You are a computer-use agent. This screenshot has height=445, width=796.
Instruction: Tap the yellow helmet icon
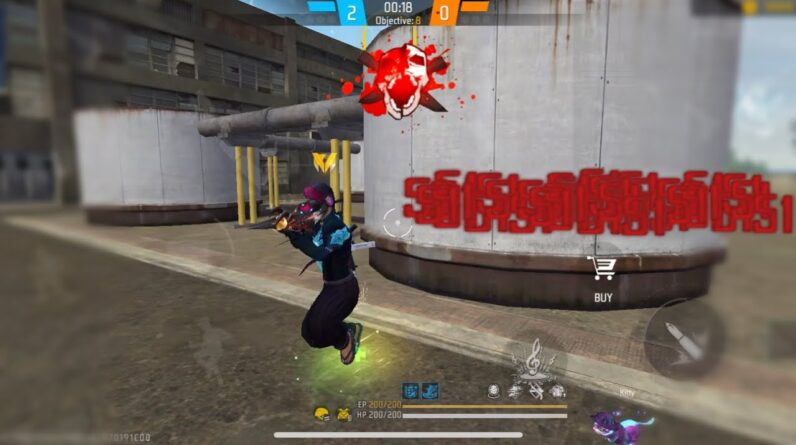[x=322, y=413]
